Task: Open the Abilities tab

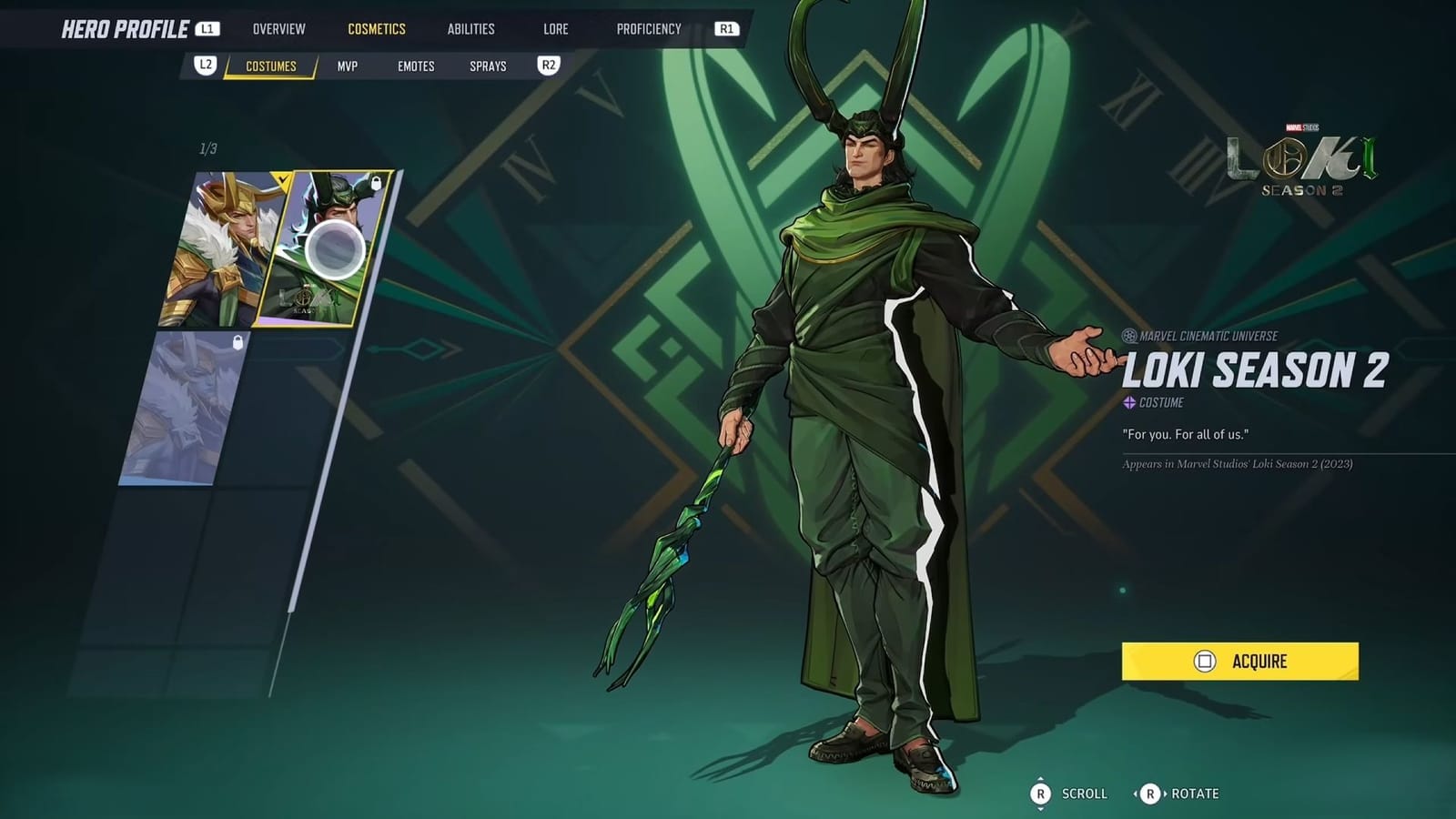Action: point(471,28)
